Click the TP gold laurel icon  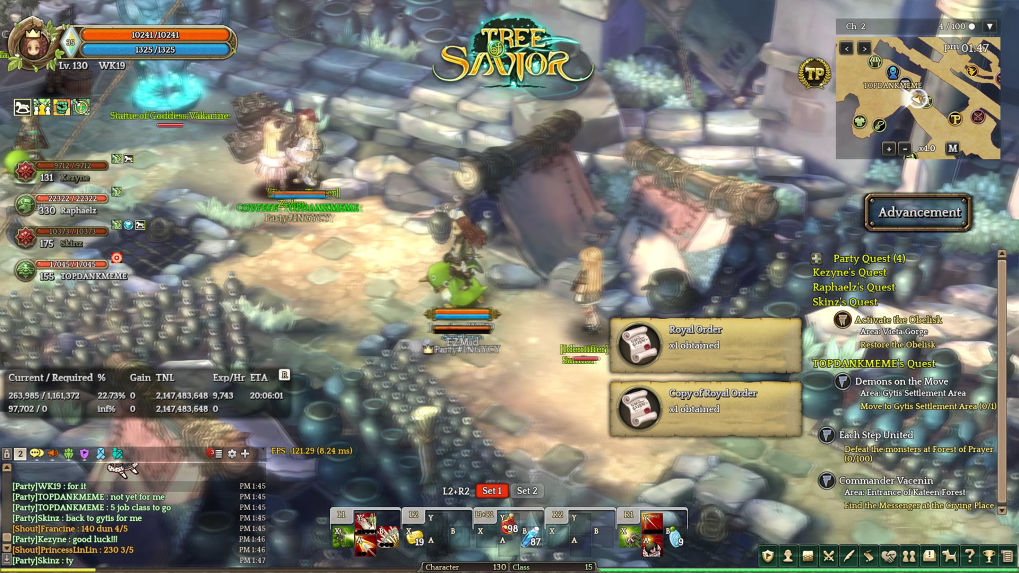coord(814,73)
